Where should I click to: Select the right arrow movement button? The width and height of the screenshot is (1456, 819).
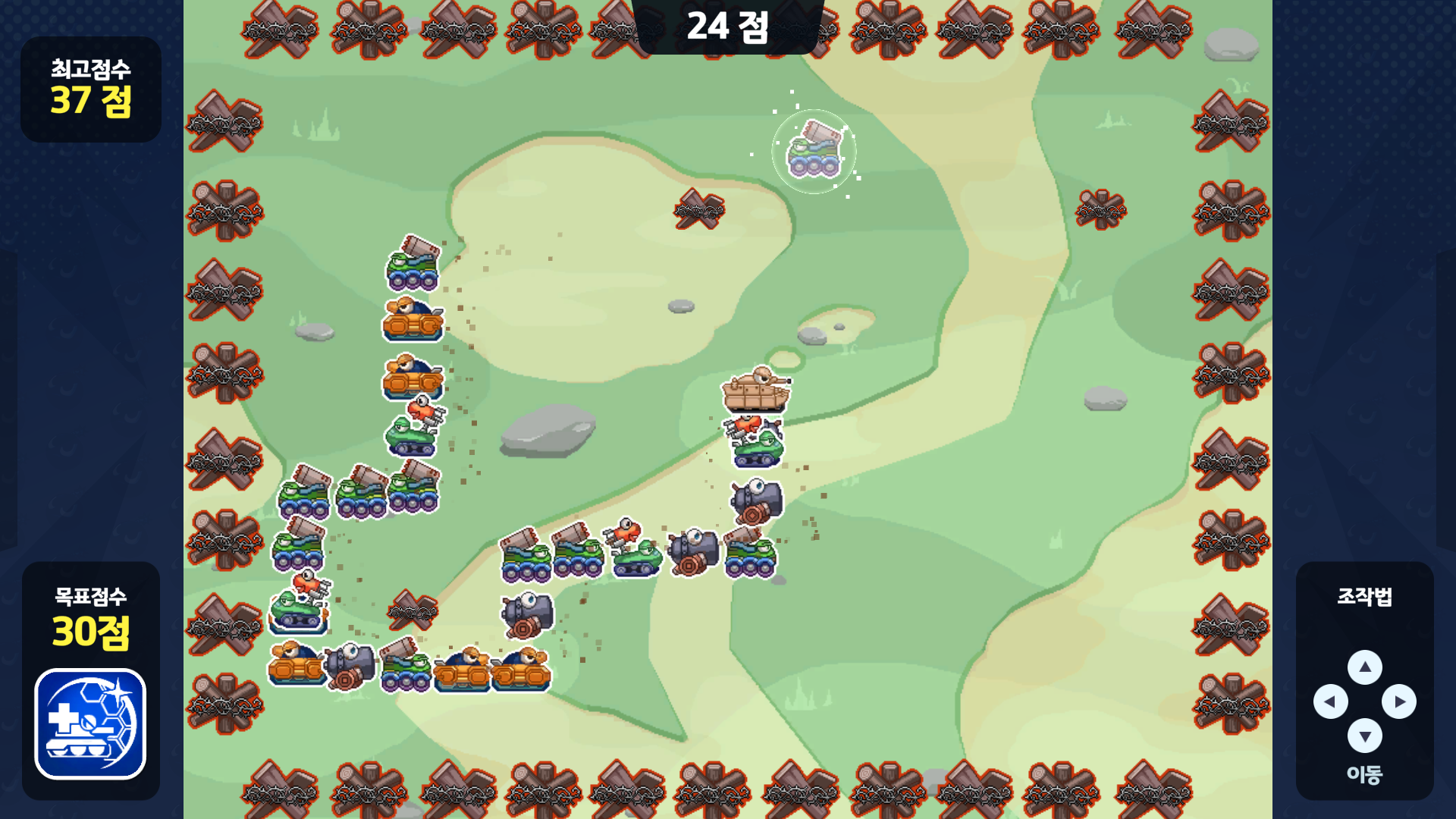pos(1398,701)
